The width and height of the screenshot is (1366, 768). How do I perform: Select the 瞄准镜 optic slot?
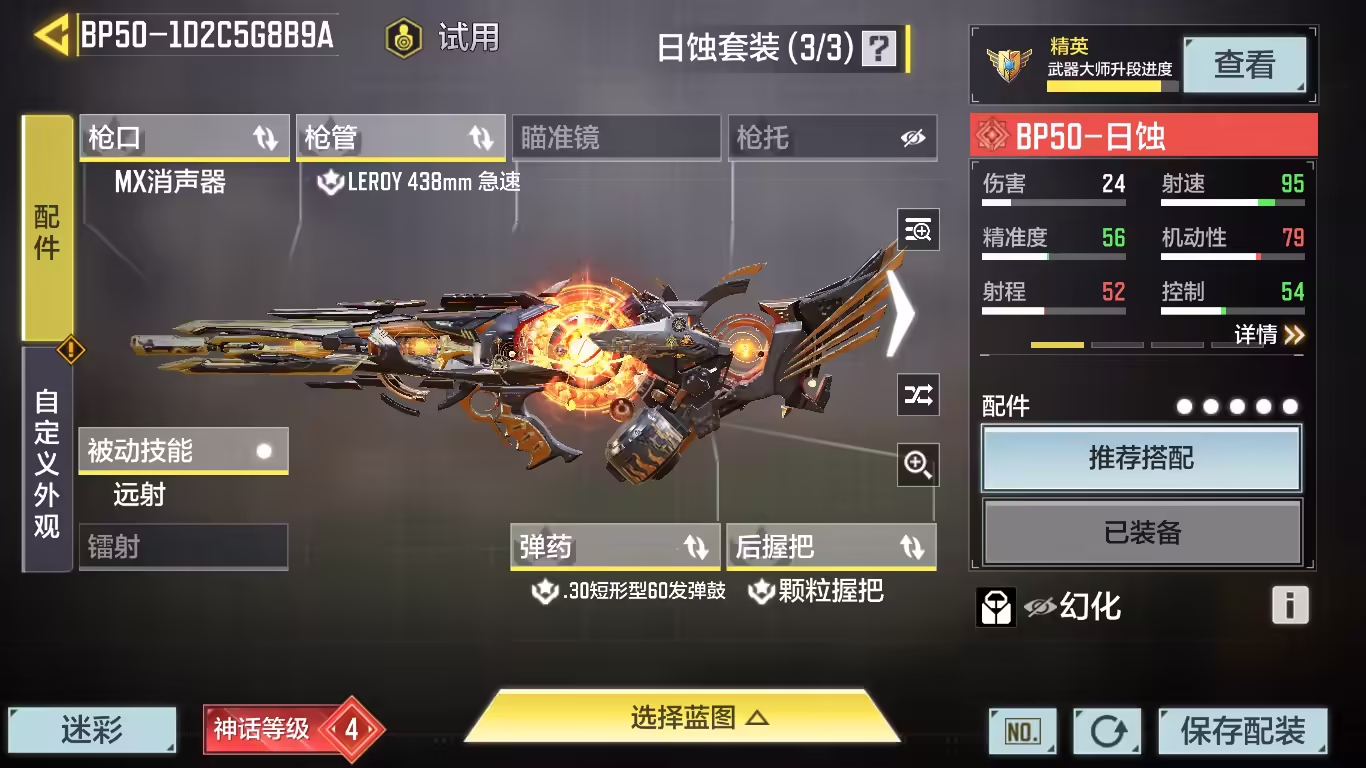coord(616,138)
